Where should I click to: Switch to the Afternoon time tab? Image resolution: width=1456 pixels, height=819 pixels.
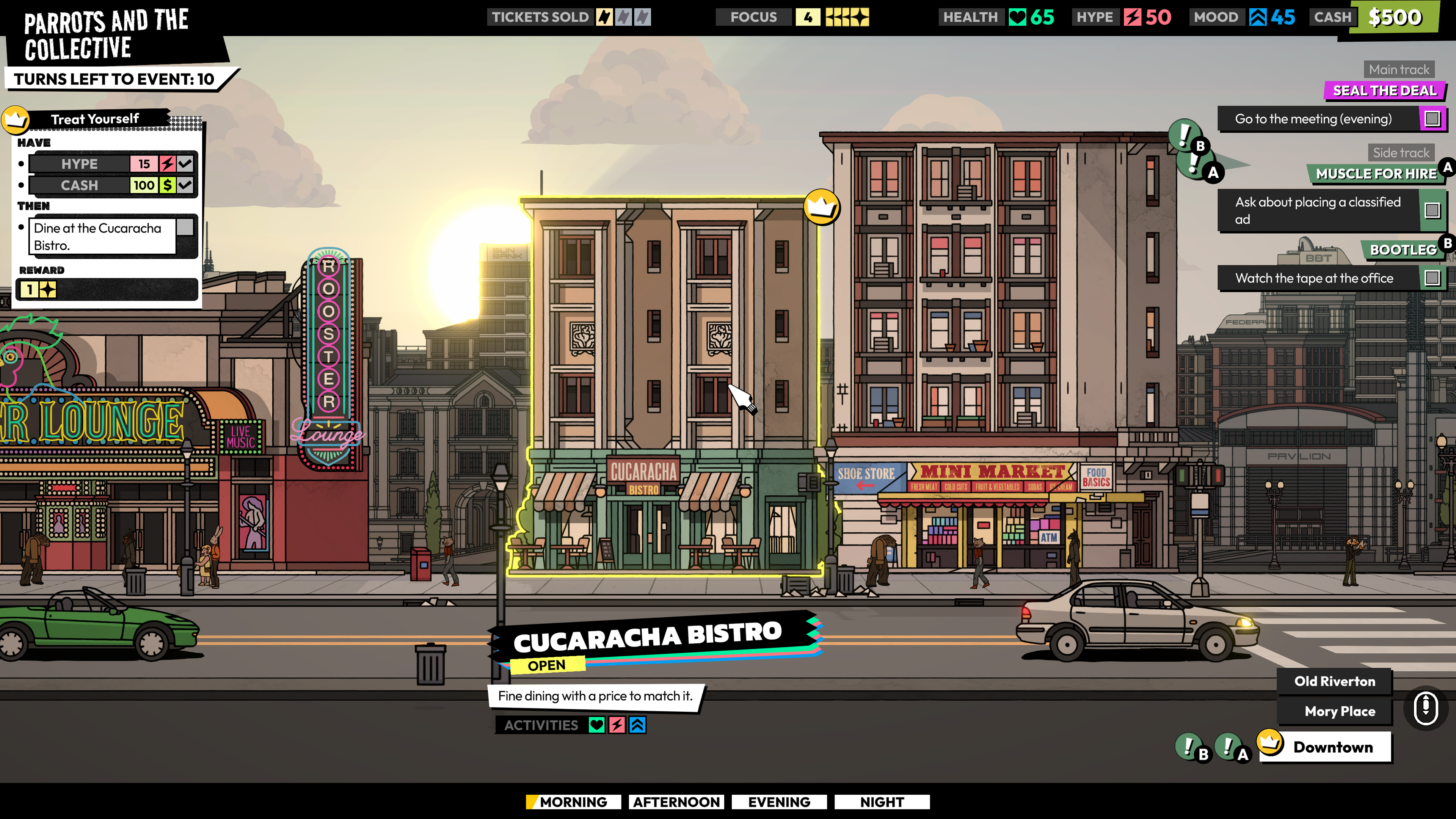coord(676,802)
